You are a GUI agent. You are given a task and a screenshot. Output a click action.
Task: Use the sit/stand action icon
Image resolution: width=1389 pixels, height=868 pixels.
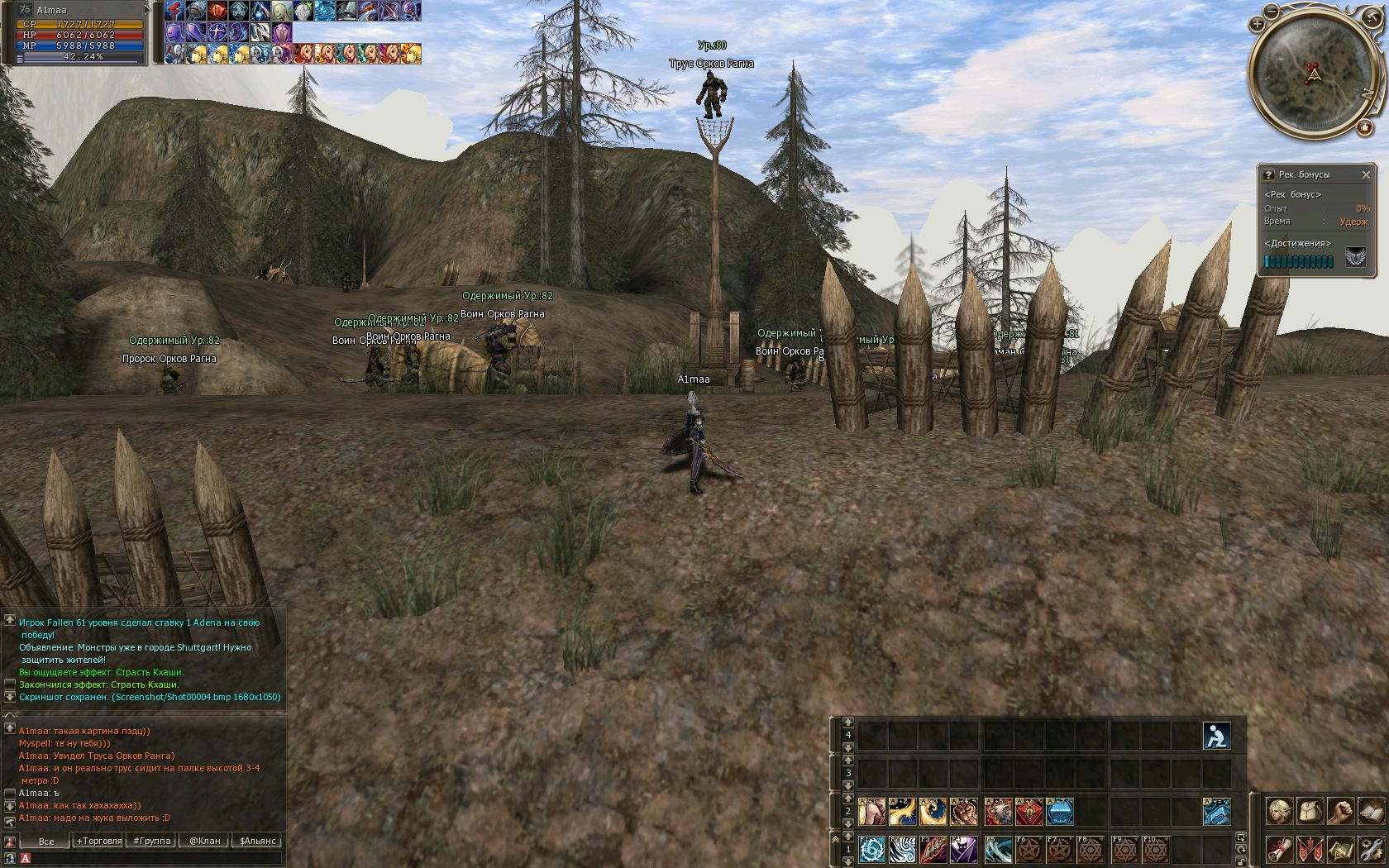click(x=1216, y=735)
